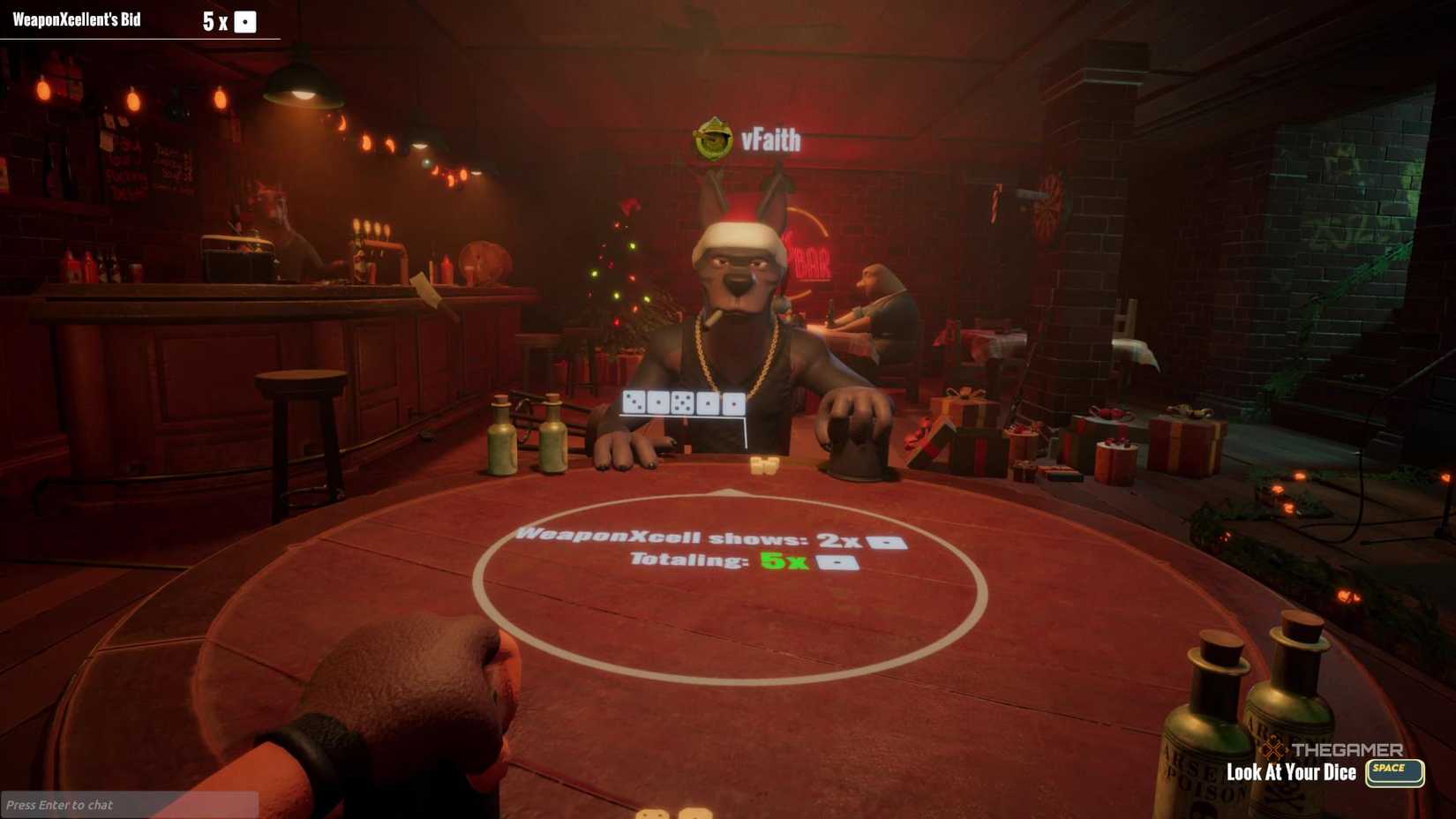Click the five-pip die above the dog's paws
Viewport: 1456px width, 819px height.
(681, 402)
